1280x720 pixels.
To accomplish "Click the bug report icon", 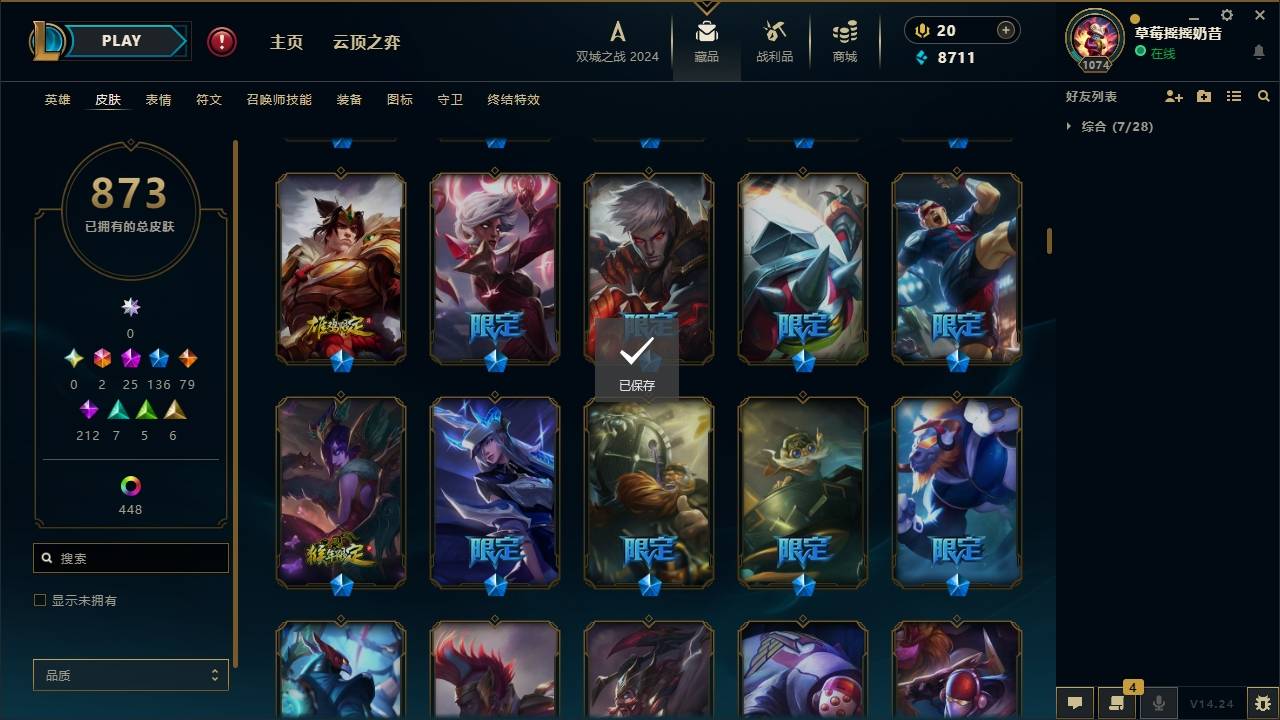I will tap(1264, 703).
